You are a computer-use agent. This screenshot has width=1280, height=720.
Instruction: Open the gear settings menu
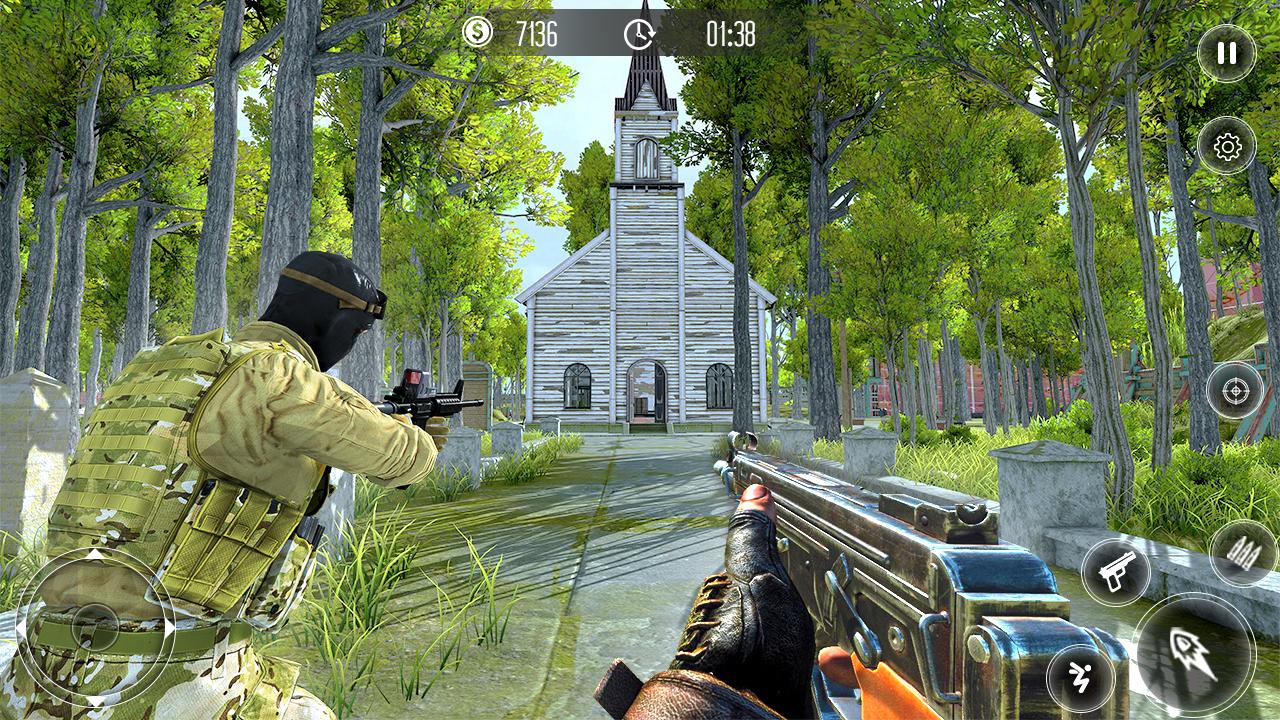pyautogui.click(x=1227, y=147)
